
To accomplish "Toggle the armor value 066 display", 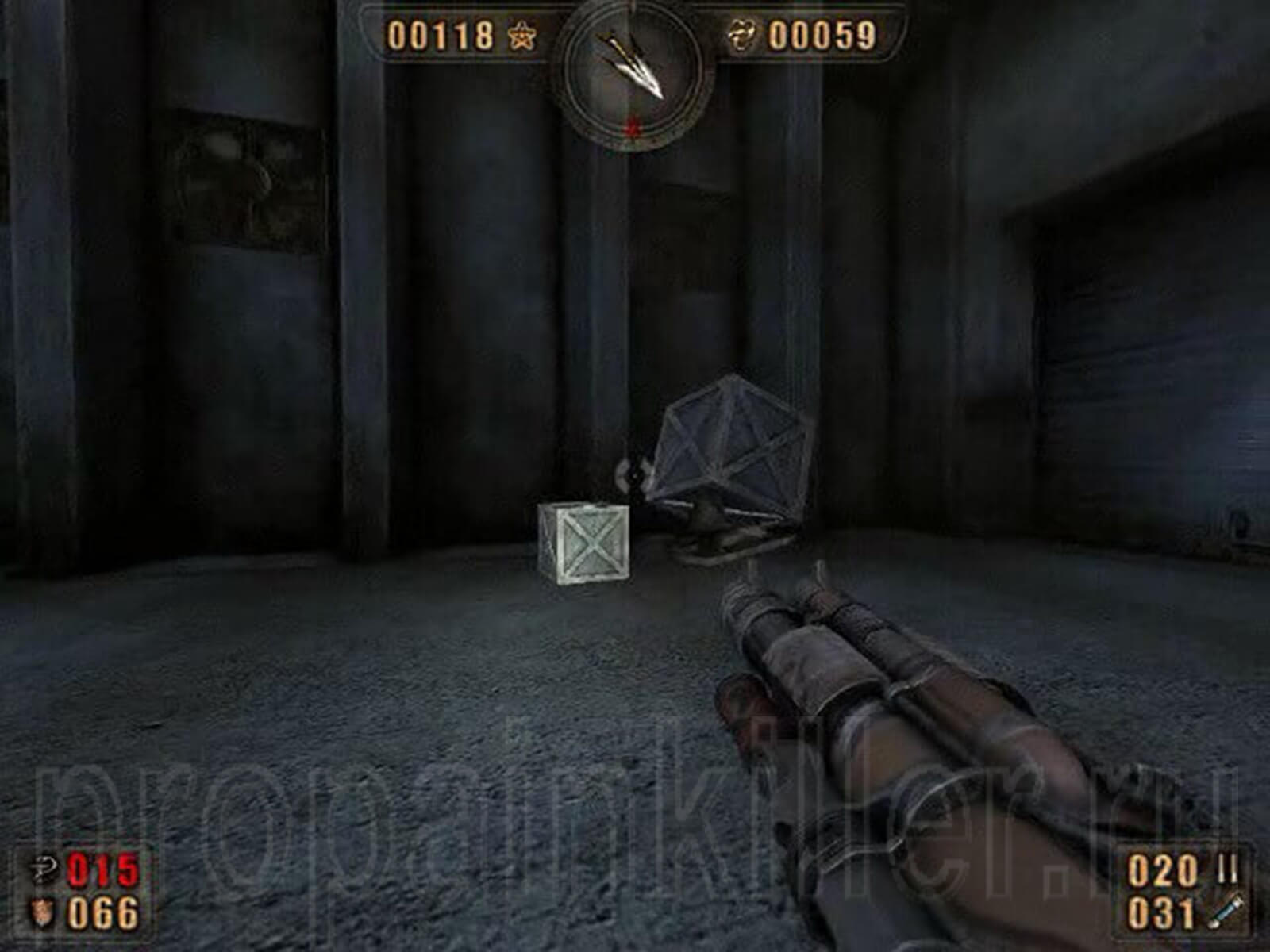I will tap(104, 912).
